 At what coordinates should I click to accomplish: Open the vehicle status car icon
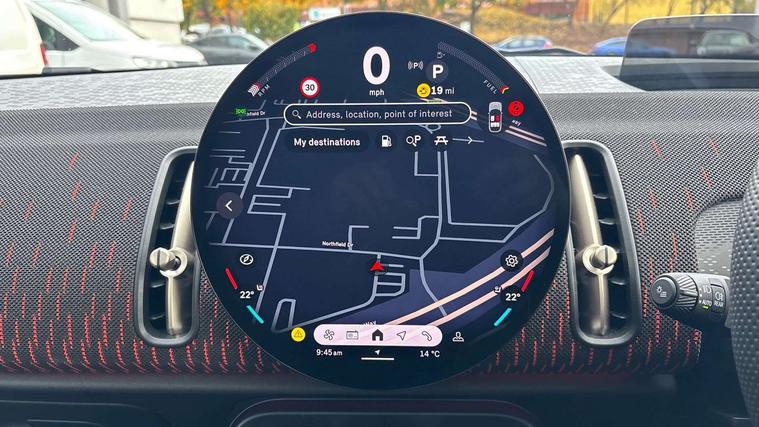click(x=494, y=116)
